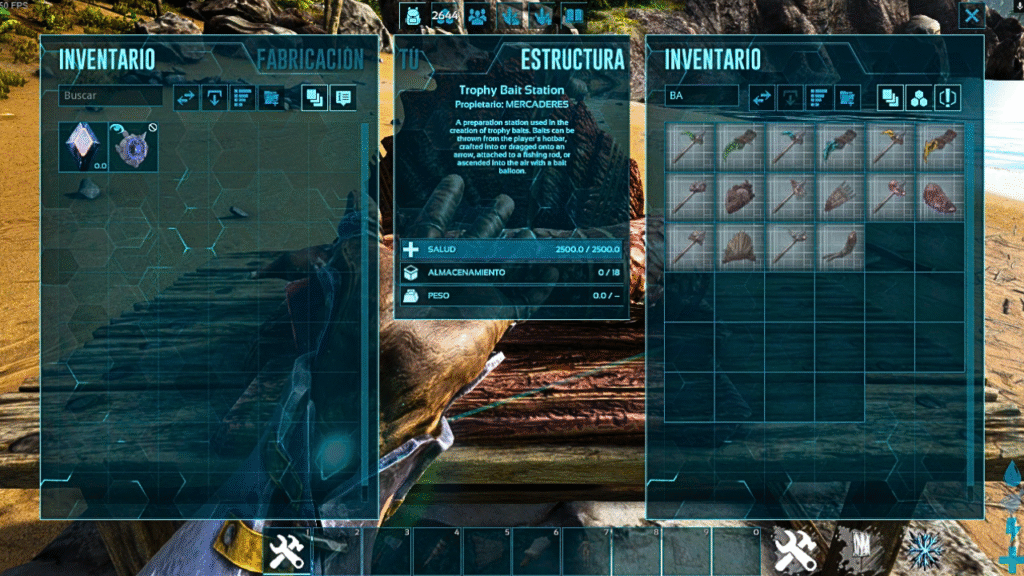Screen dimensions: 1024x576
Task: Switch to the Fabricación tab
Action: click(x=310, y=59)
